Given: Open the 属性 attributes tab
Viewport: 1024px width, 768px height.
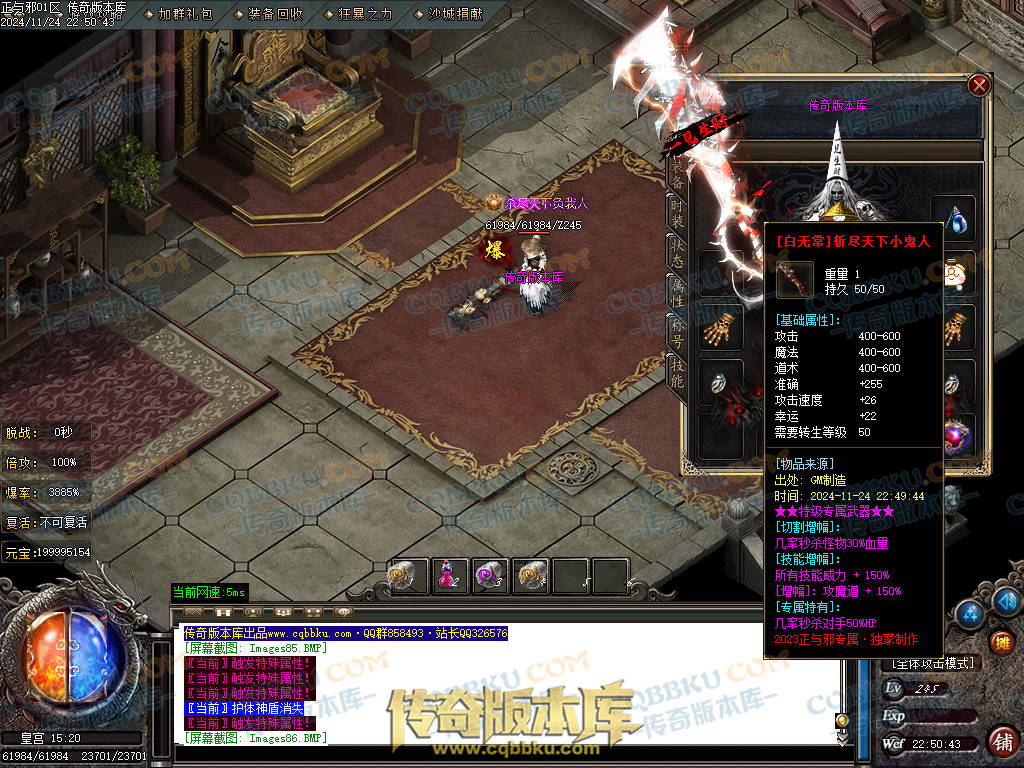Looking at the screenshot, I should [676, 294].
